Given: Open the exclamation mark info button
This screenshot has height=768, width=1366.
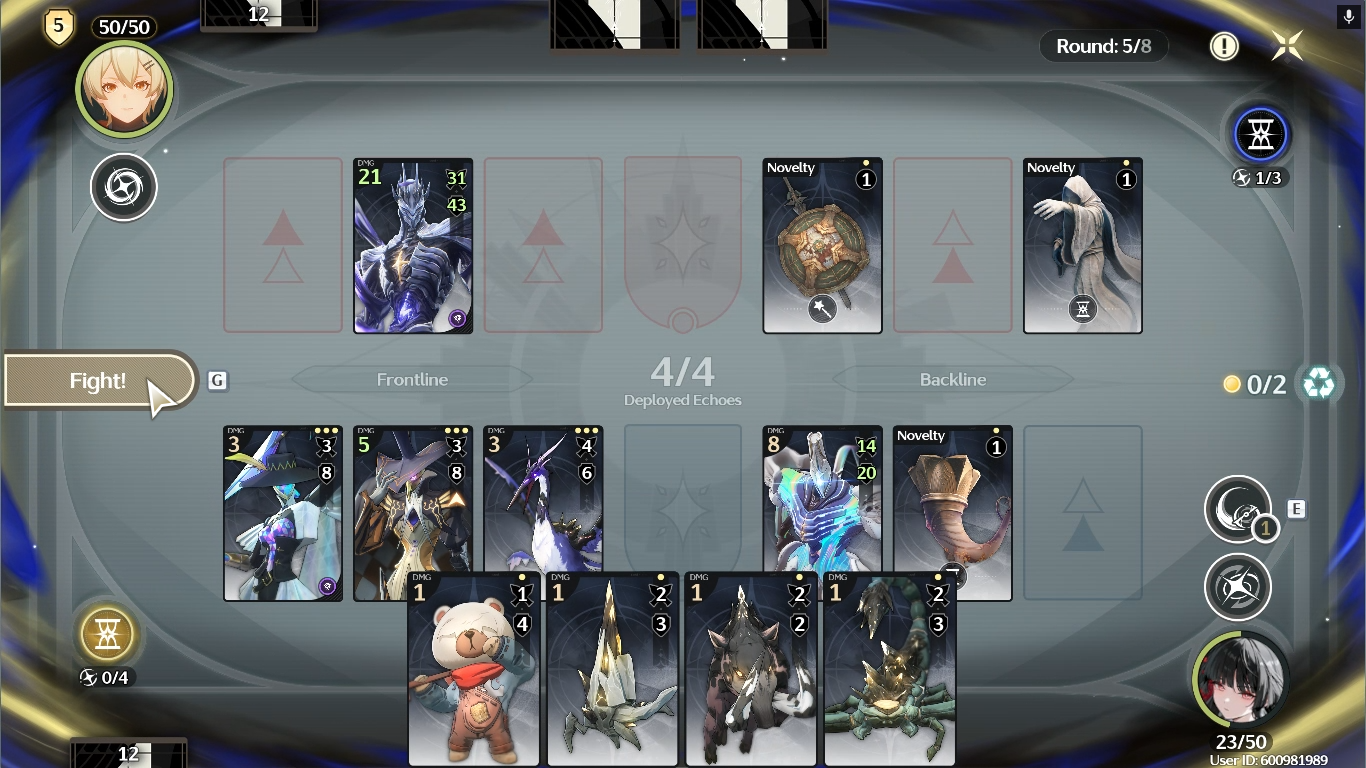Looking at the screenshot, I should point(1224,46).
